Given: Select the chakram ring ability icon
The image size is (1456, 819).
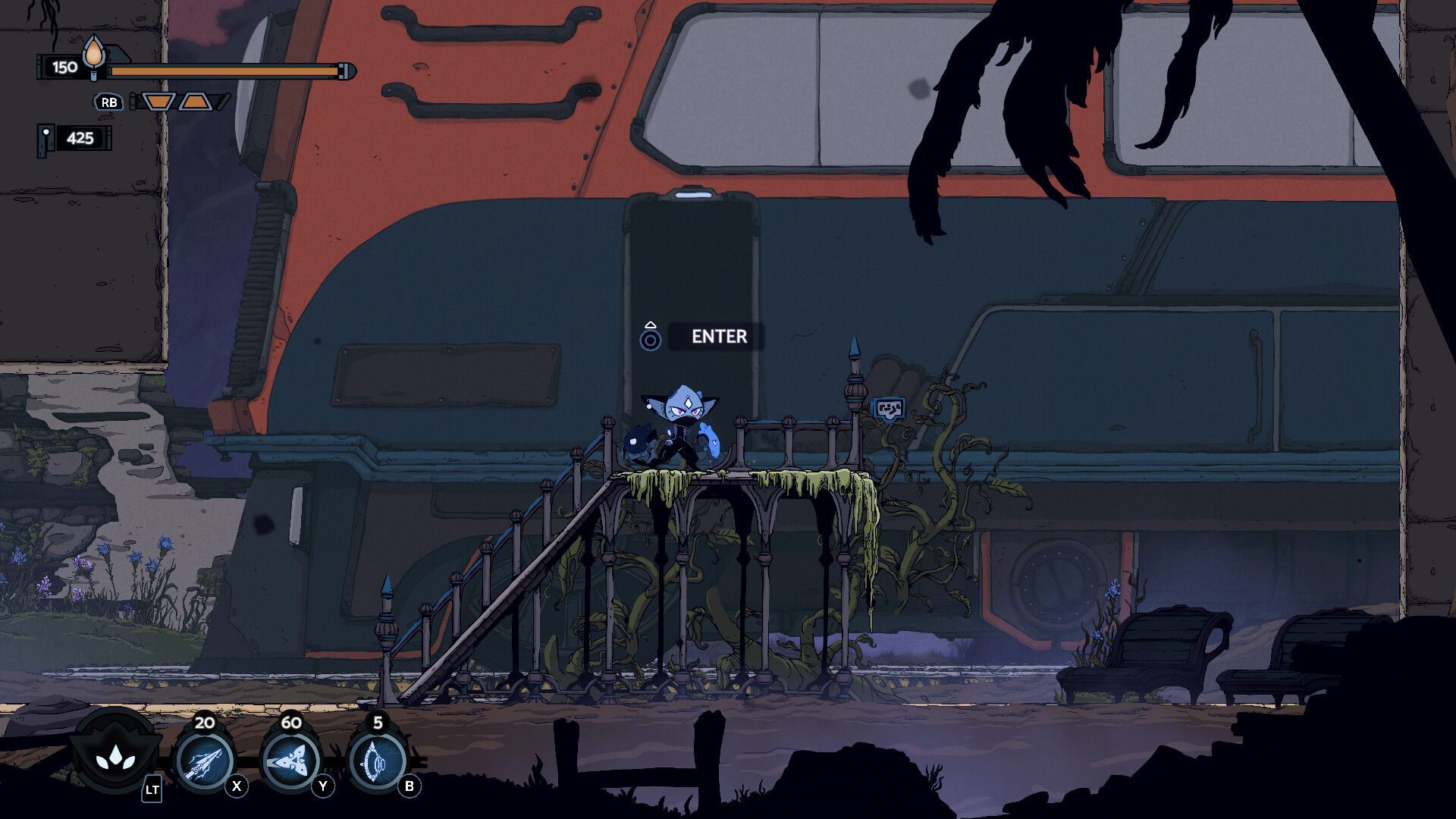Looking at the screenshot, I should point(377,761).
